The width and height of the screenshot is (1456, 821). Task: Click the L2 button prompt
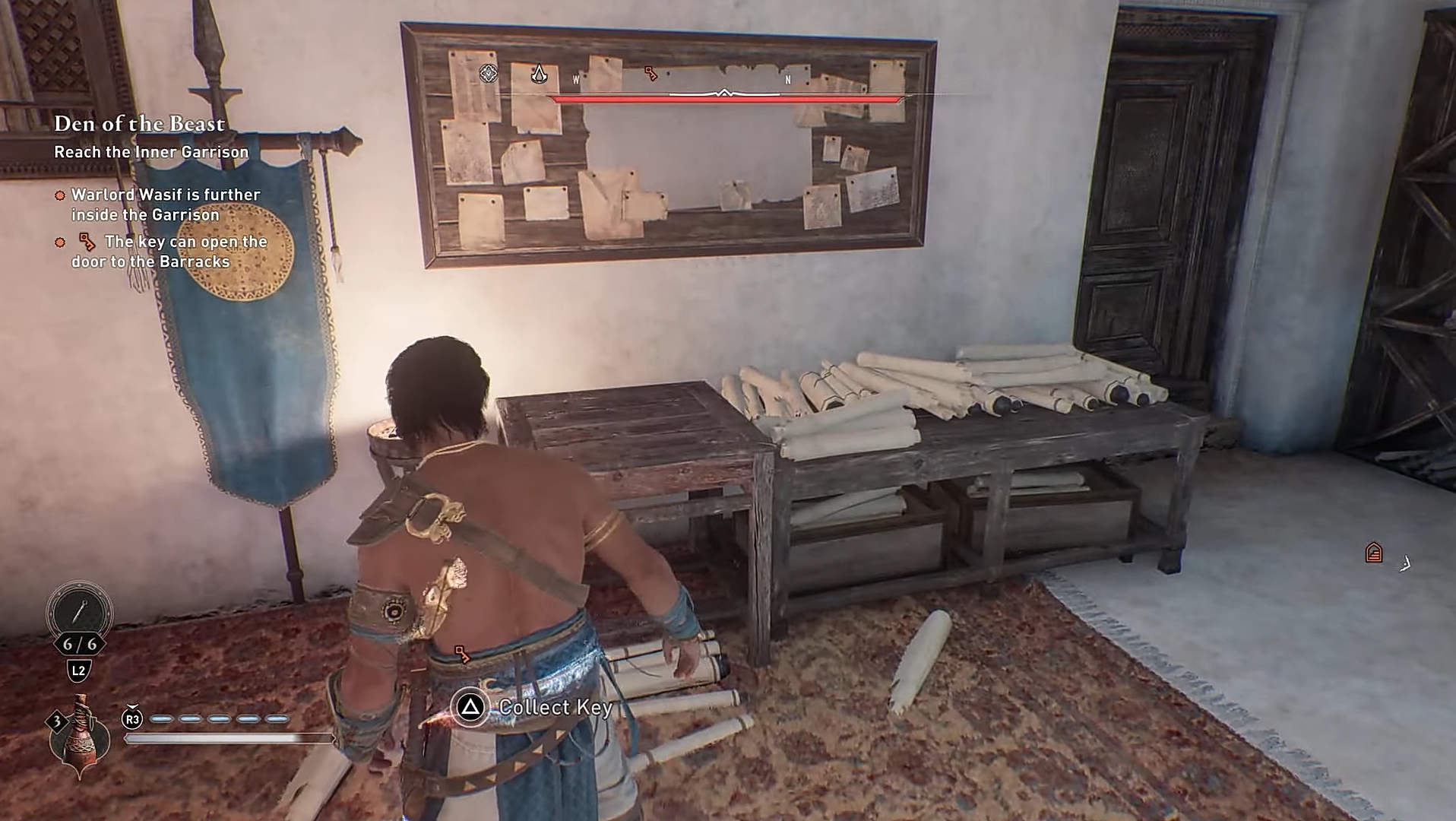tap(80, 671)
